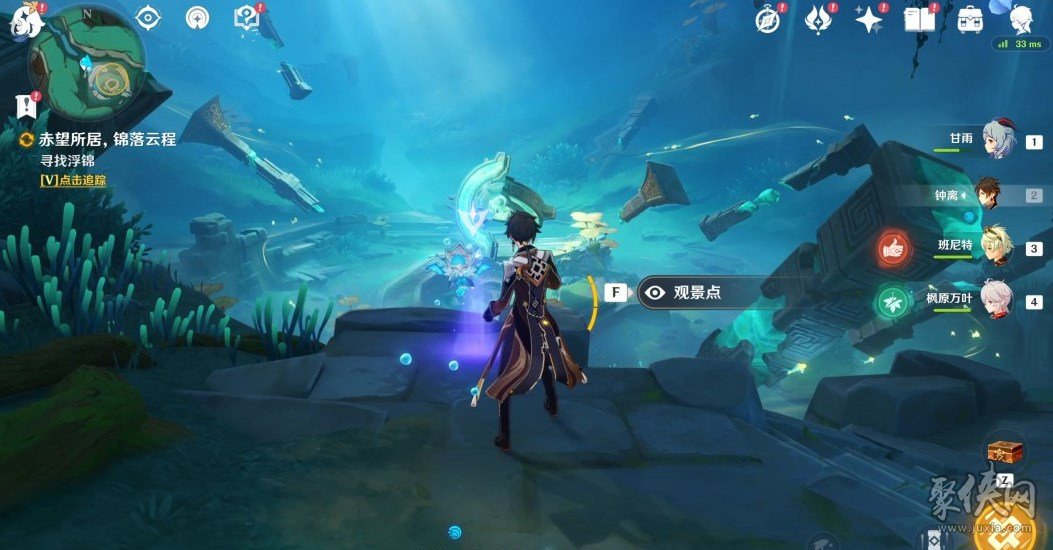Open the character profile icon
Image resolution: width=1053 pixels, height=550 pixels.
(x=1020, y=19)
